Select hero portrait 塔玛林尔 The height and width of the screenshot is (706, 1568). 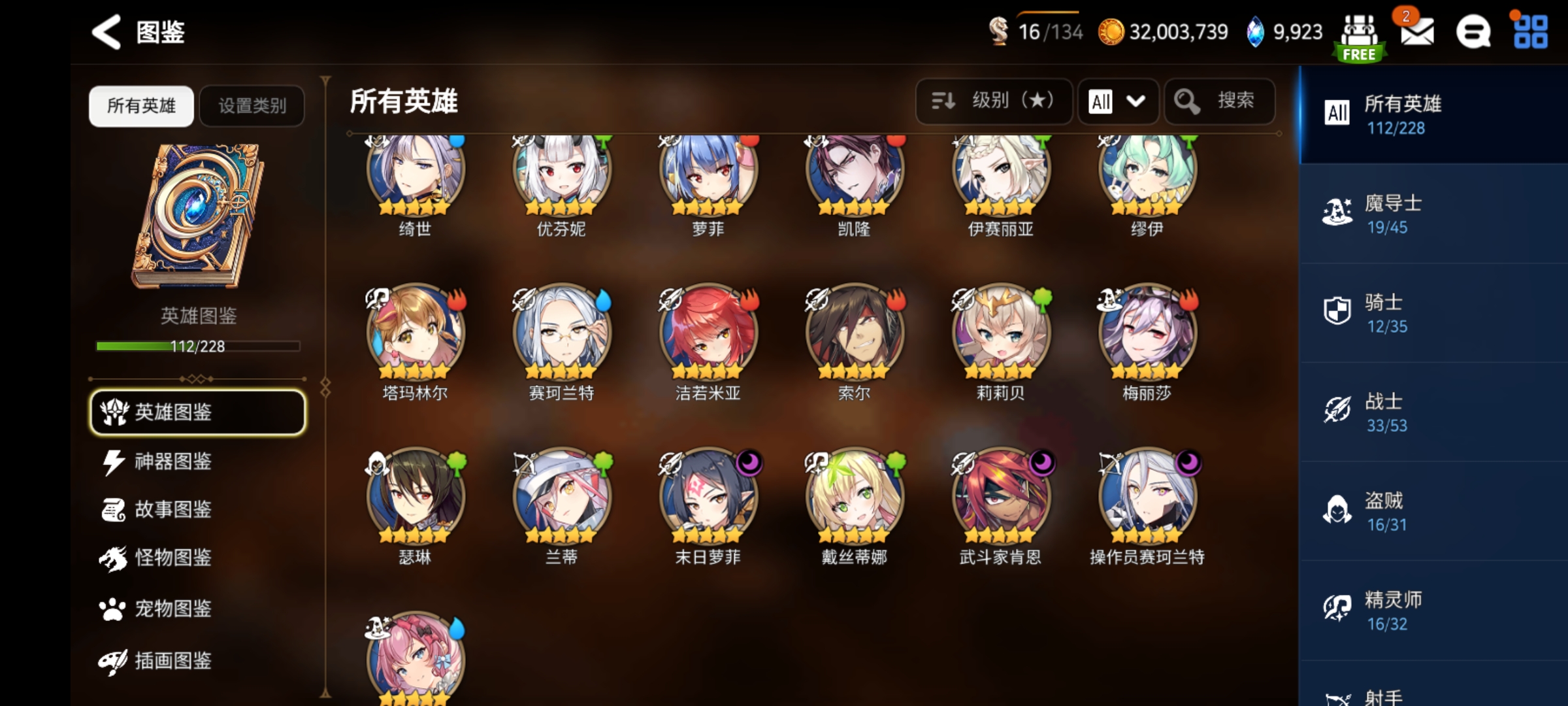[416, 333]
